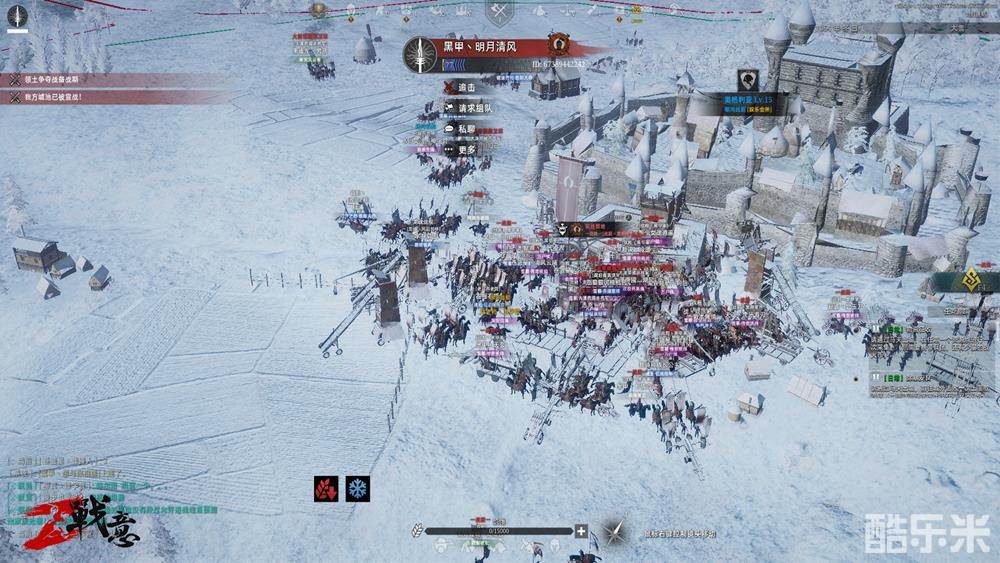Open the crossed swords icon at top center
This screenshot has height=563, width=1000.
499,12
